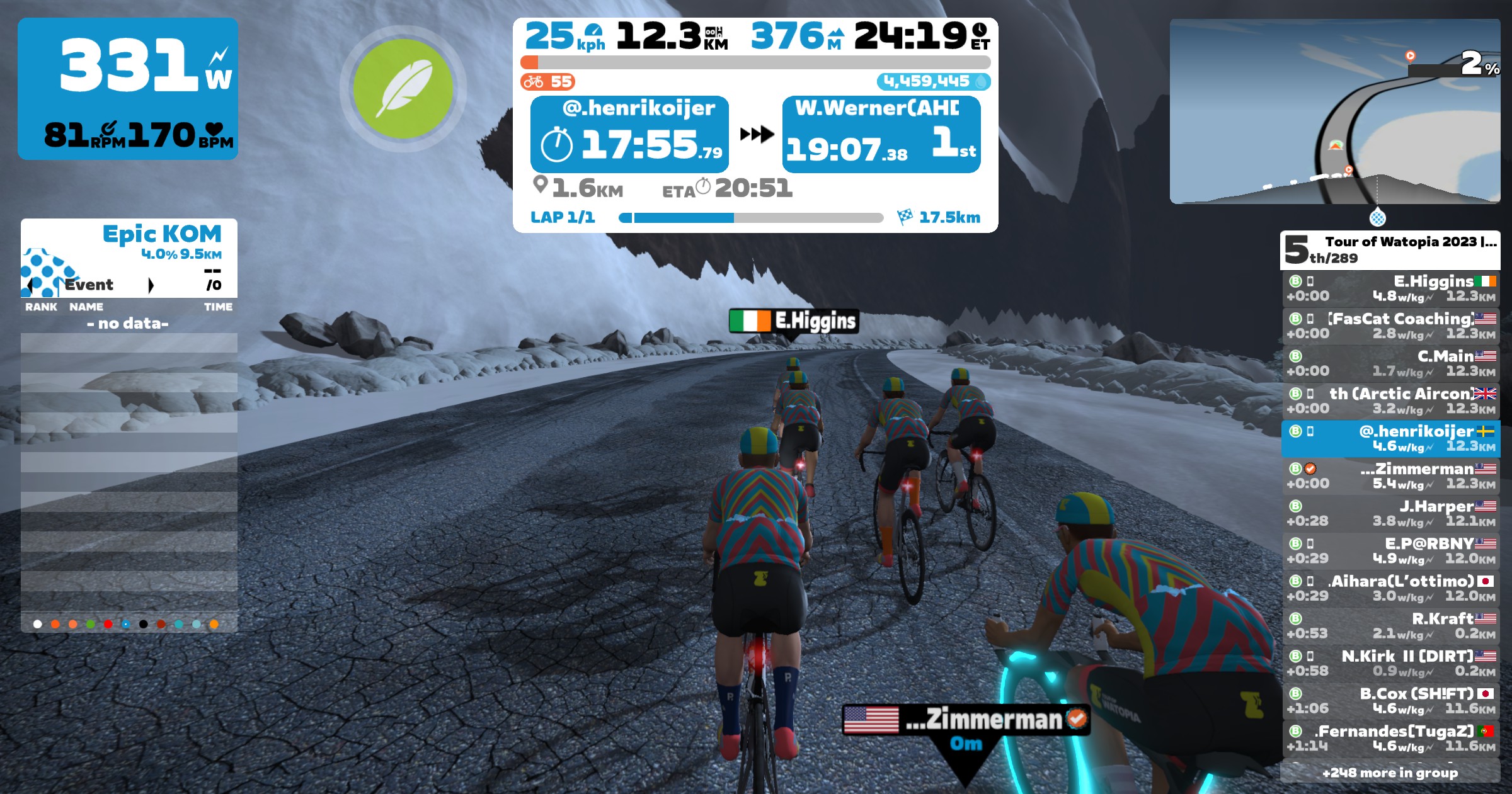Click the route minimap
Image resolution: width=1512 pixels, height=794 pixels.
(1334, 111)
